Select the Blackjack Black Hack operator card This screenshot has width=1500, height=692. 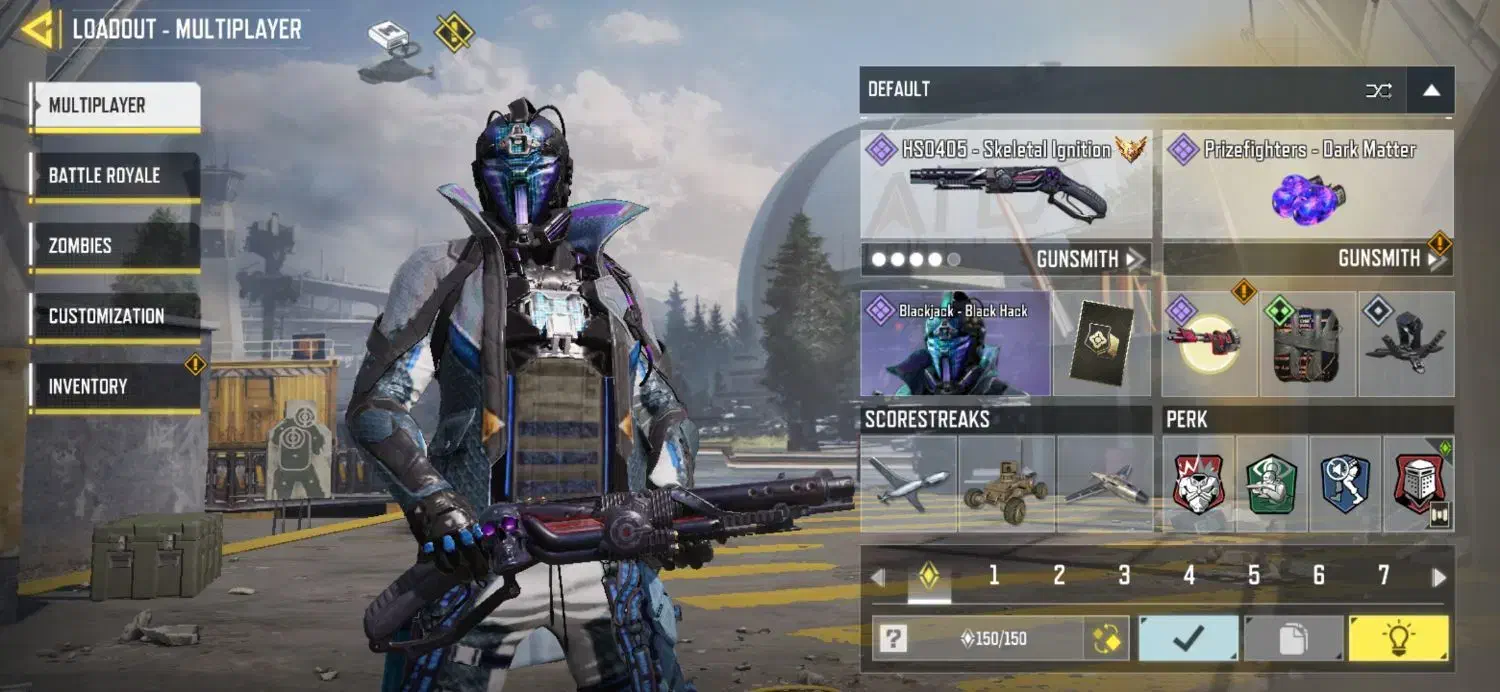point(955,343)
